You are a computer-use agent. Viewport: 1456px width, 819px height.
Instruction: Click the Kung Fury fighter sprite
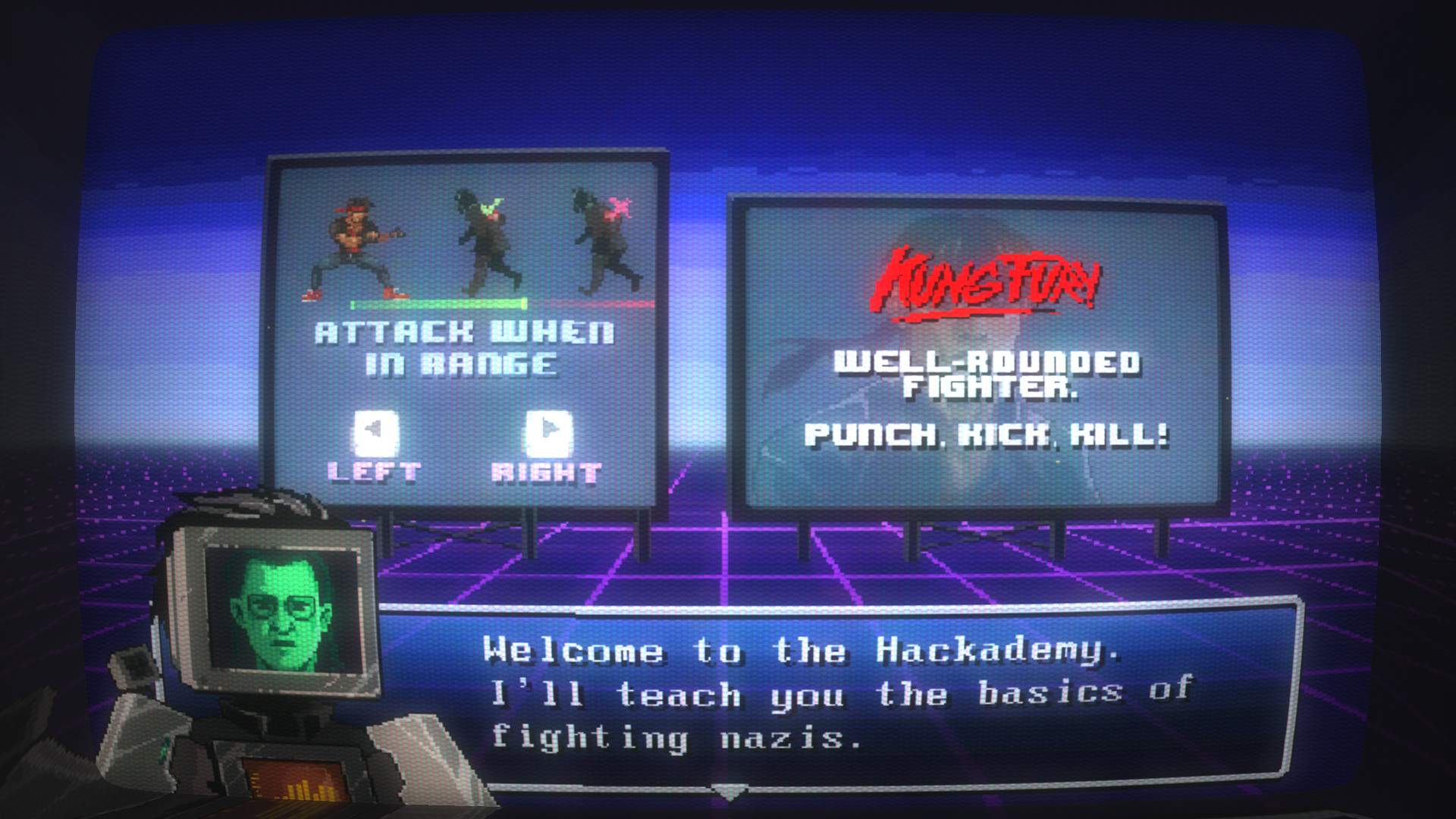point(356,243)
